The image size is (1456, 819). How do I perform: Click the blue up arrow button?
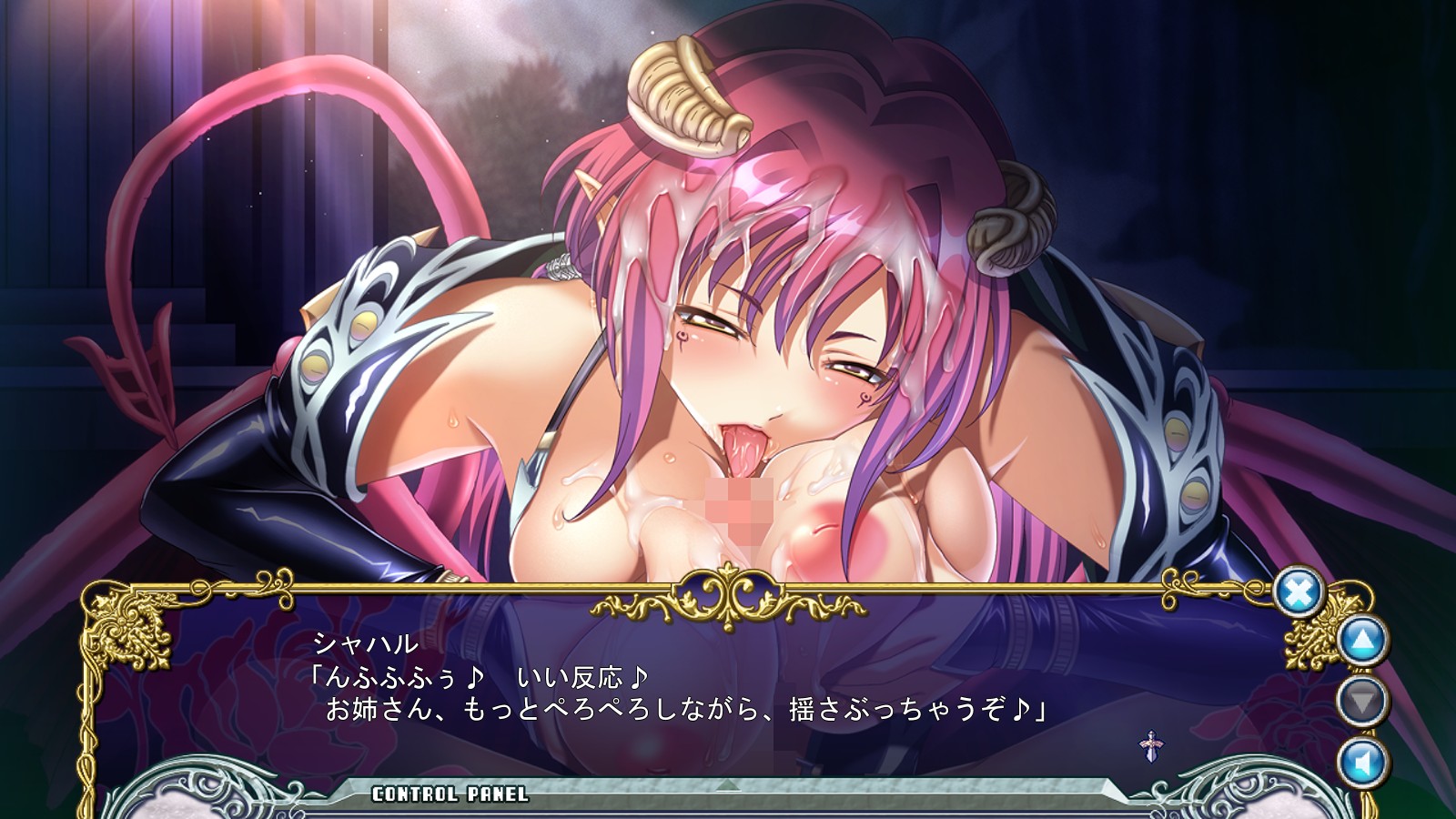pyautogui.click(x=1362, y=641)
